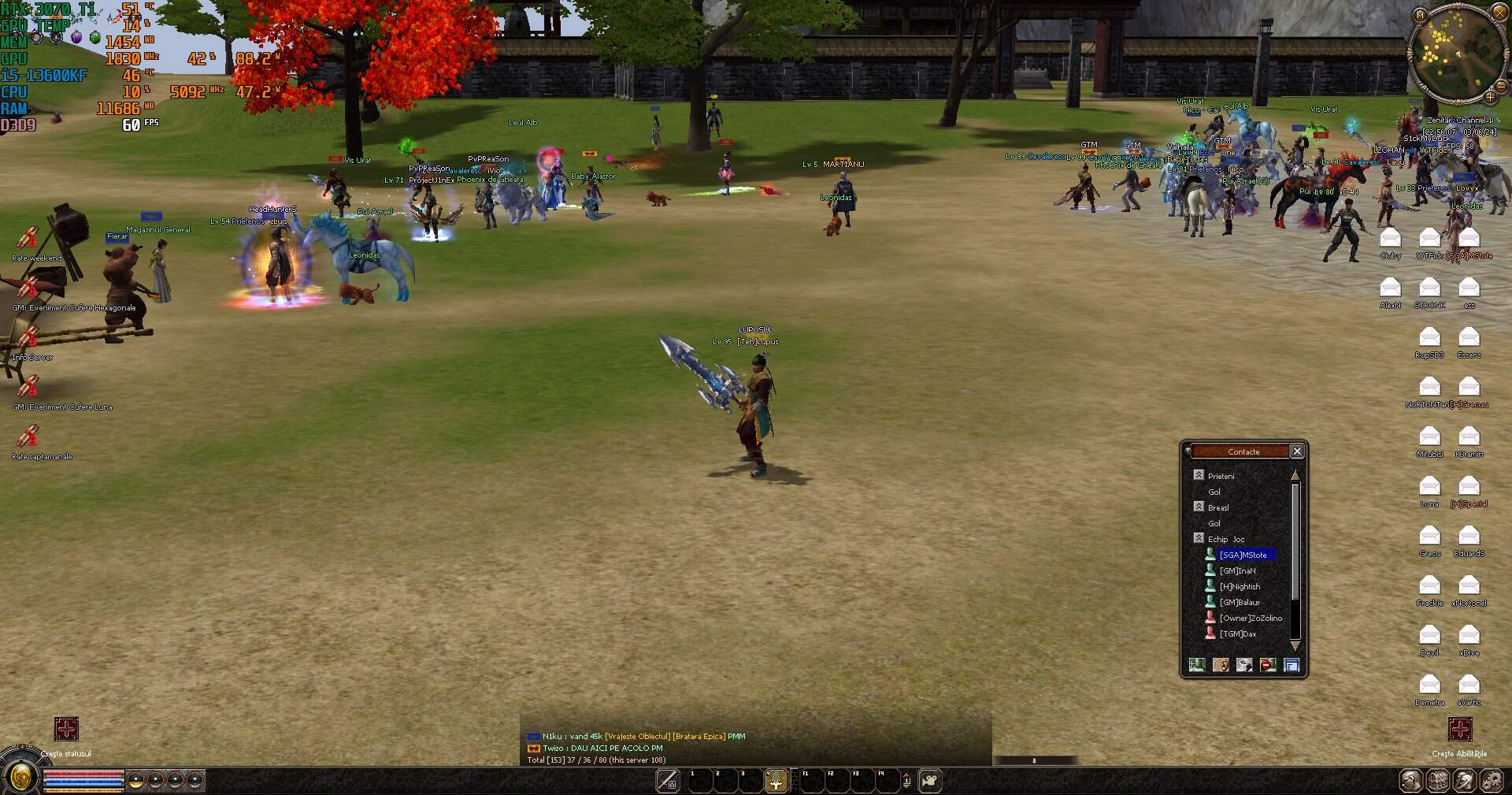Switch to hotbar slot F1
The image size is (1512, 795).
(x=812, y=780)
